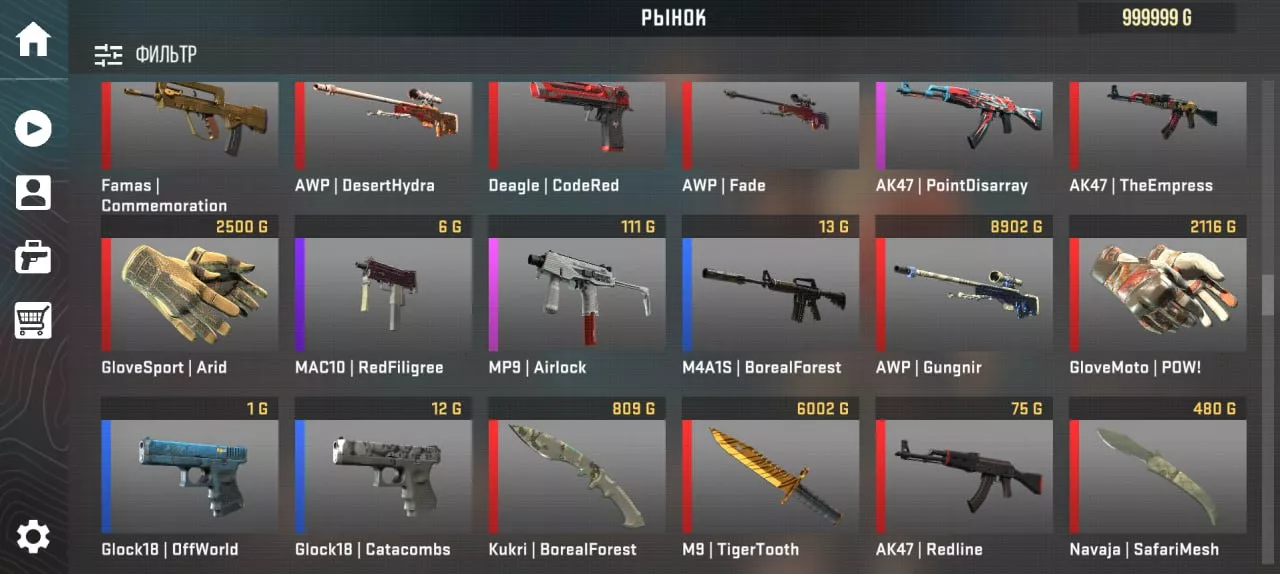
Task: Open the settings gear icon
Action: (x=33, y=537)
